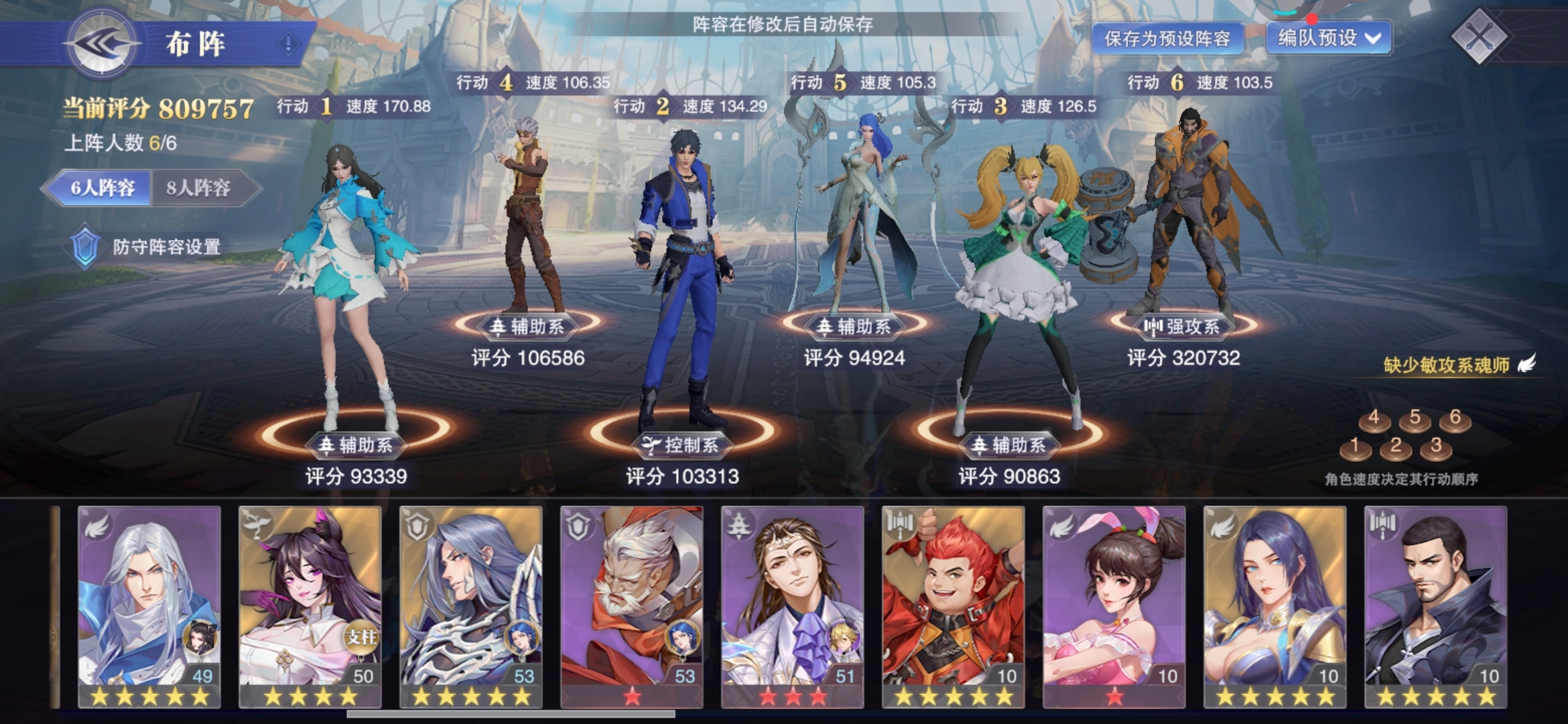Viewport: 1568px width, 724px height.
Task: Select the 强攻系 hammer hero slot
Action: [1183, 221]
